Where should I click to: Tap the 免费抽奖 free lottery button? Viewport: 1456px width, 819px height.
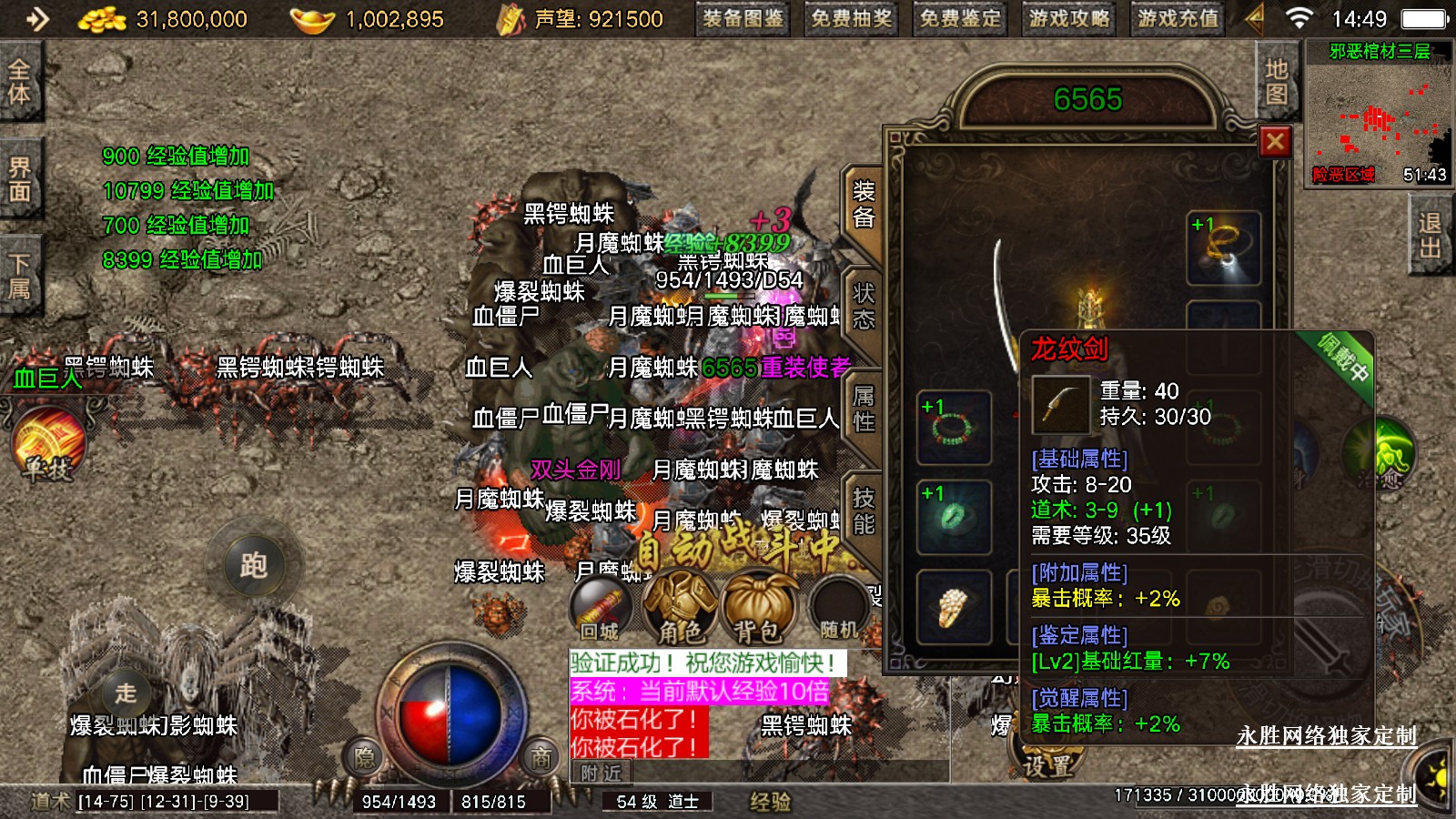click(851, 19)
